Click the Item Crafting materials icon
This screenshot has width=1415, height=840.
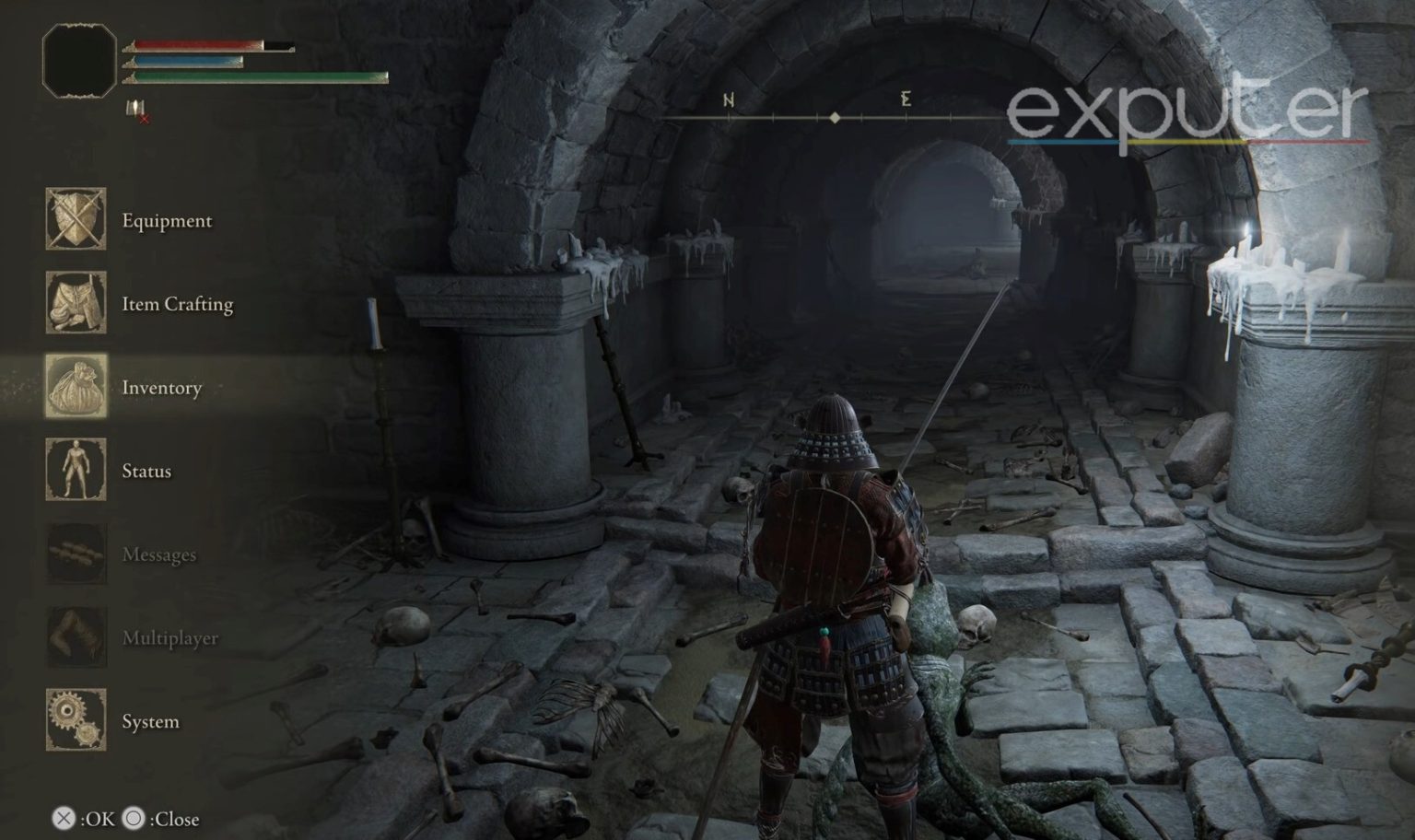76,304
